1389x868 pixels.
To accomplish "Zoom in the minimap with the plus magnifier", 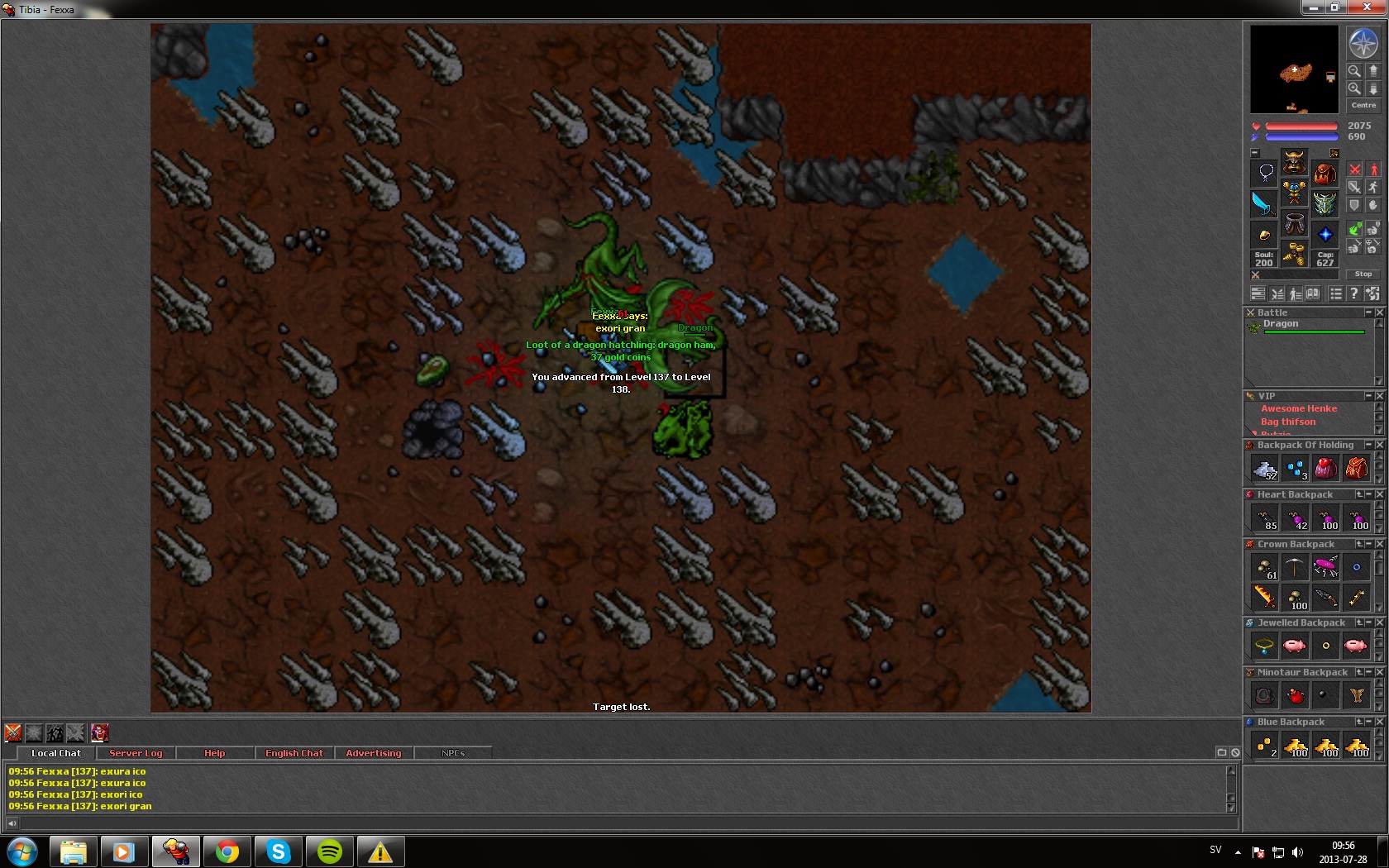I will click(x=1354, y=88).
